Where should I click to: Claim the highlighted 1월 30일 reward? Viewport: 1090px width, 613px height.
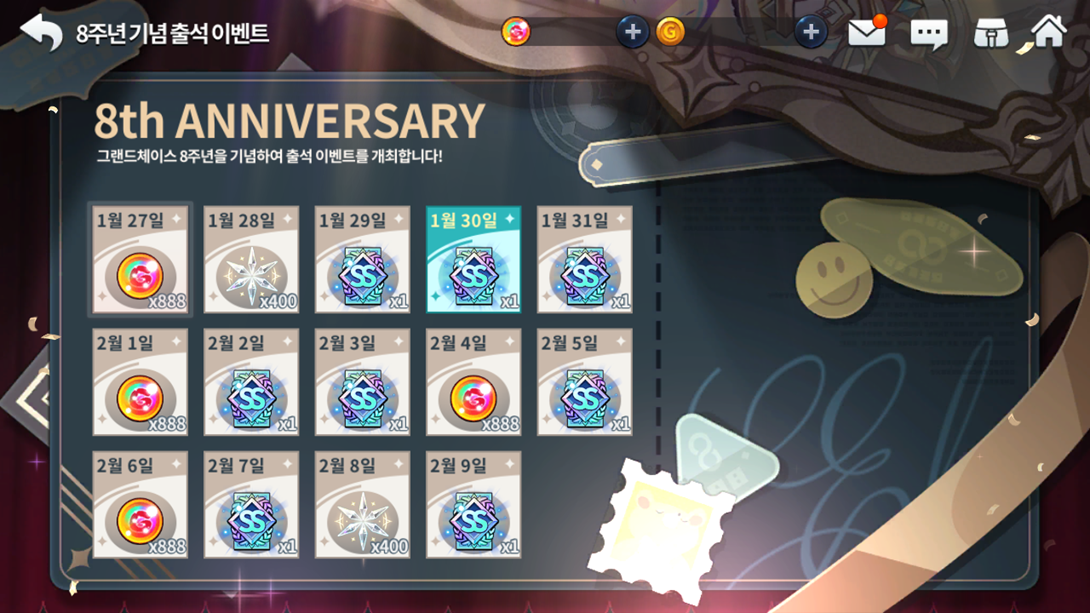point(473,260)
